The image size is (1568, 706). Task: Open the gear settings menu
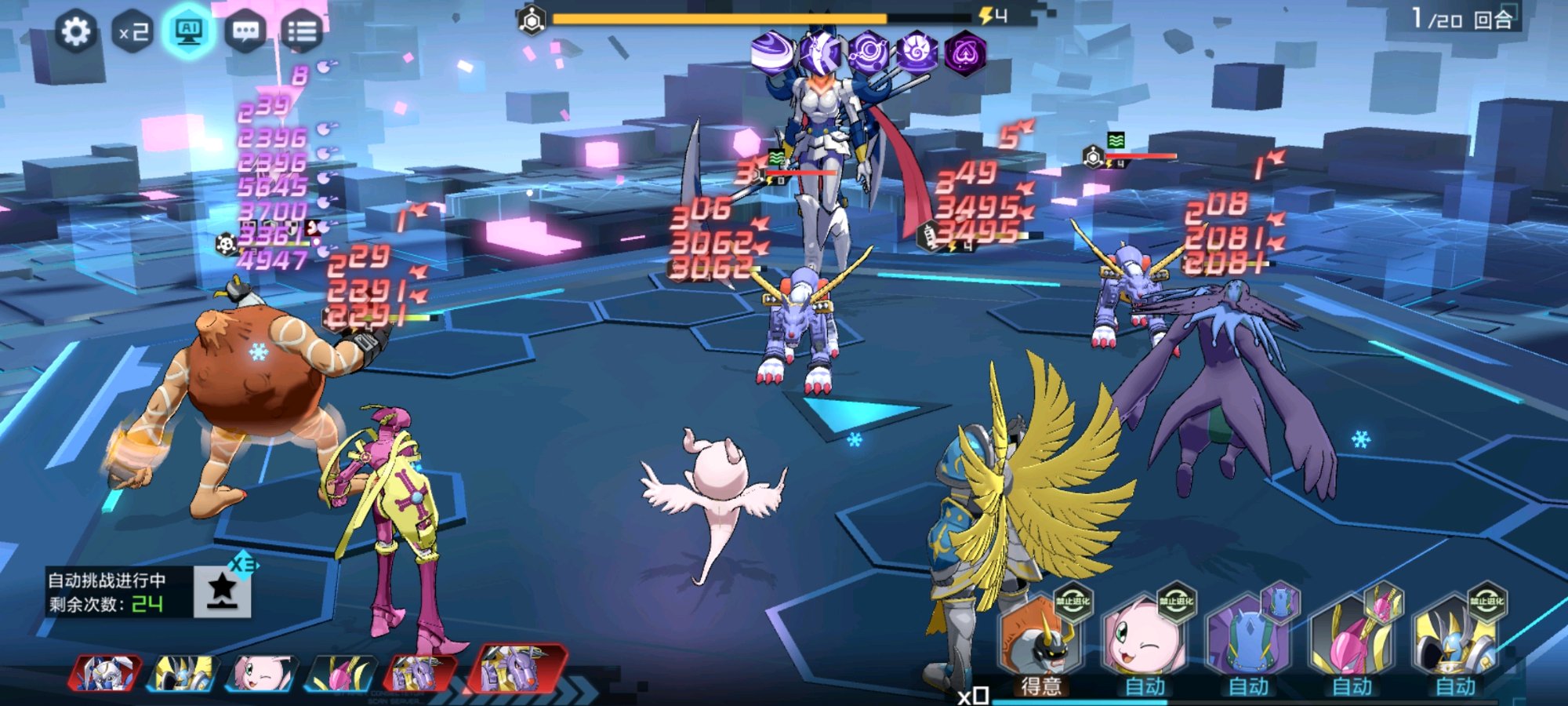(76, 32)
